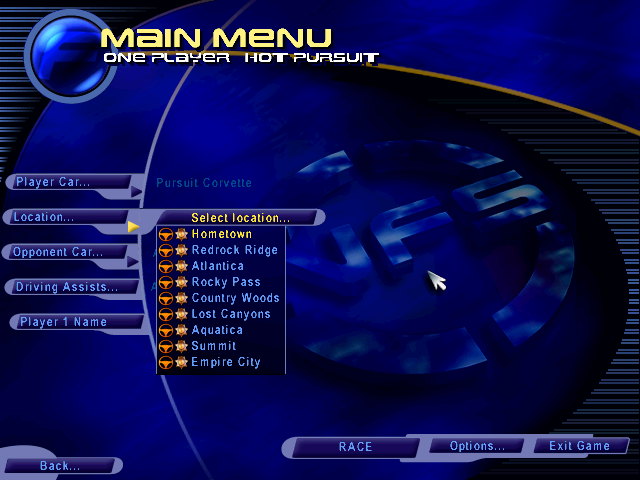Select the Redrock Ridge track
Viewport: 640px width, 480px height.
234,250
